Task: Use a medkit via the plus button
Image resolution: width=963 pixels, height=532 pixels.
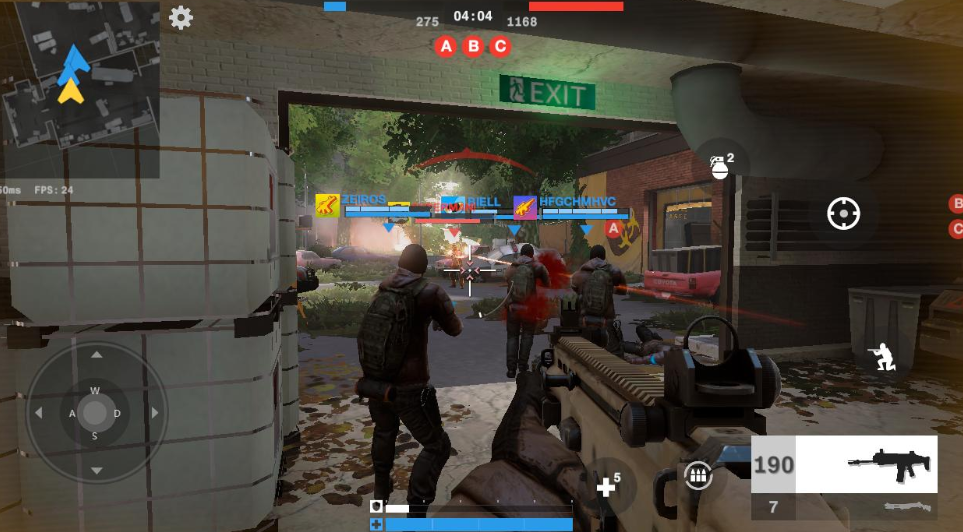Action: 607,485
